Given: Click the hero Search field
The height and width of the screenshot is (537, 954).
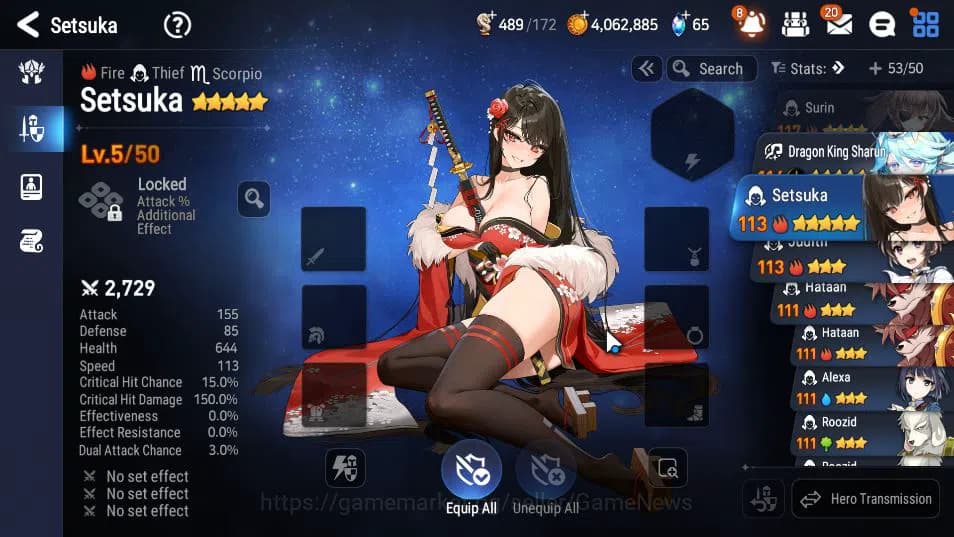Looking at the screenshot, I should 709,69.
